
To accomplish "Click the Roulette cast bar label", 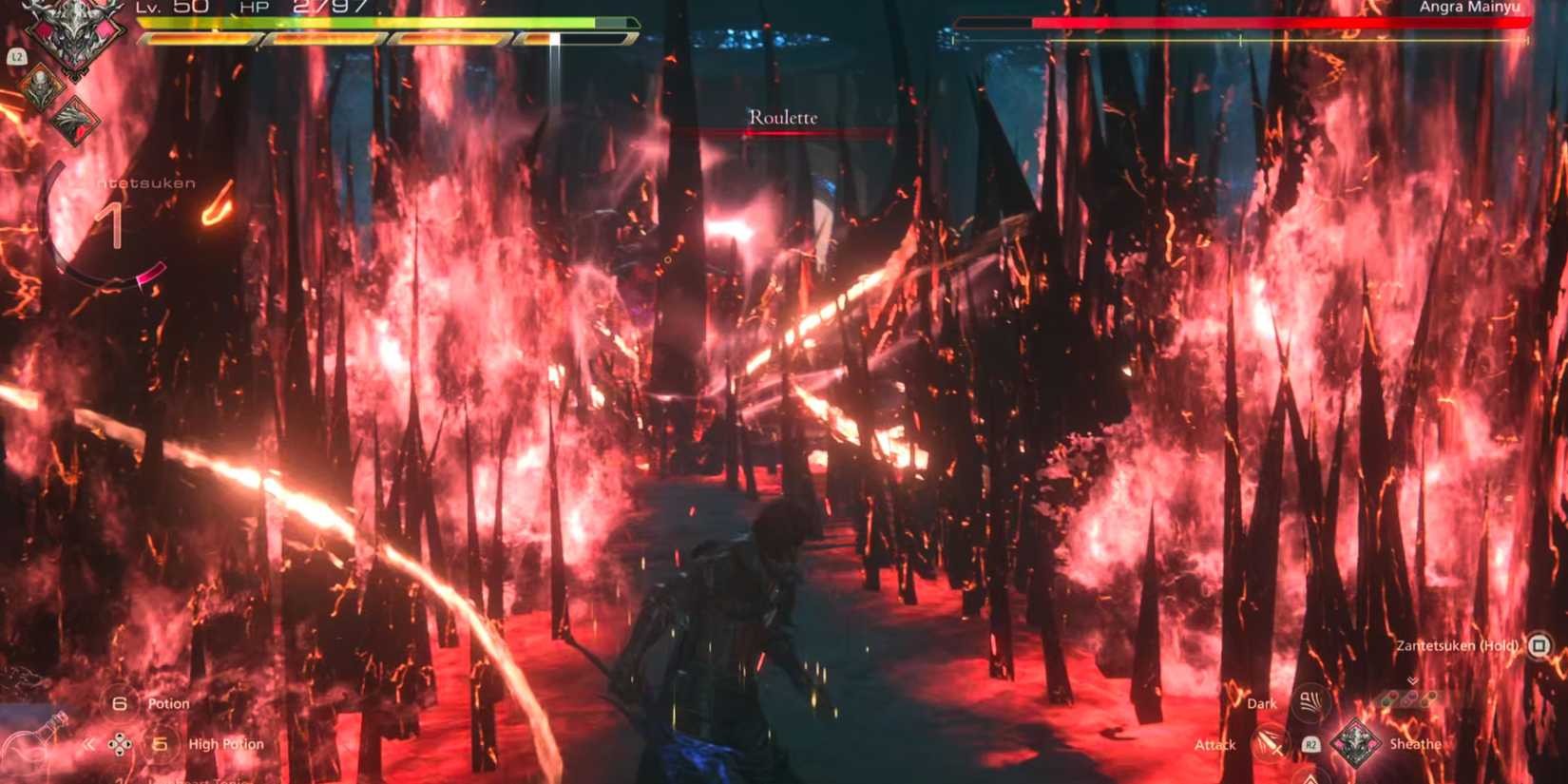I will coord(782,118).
